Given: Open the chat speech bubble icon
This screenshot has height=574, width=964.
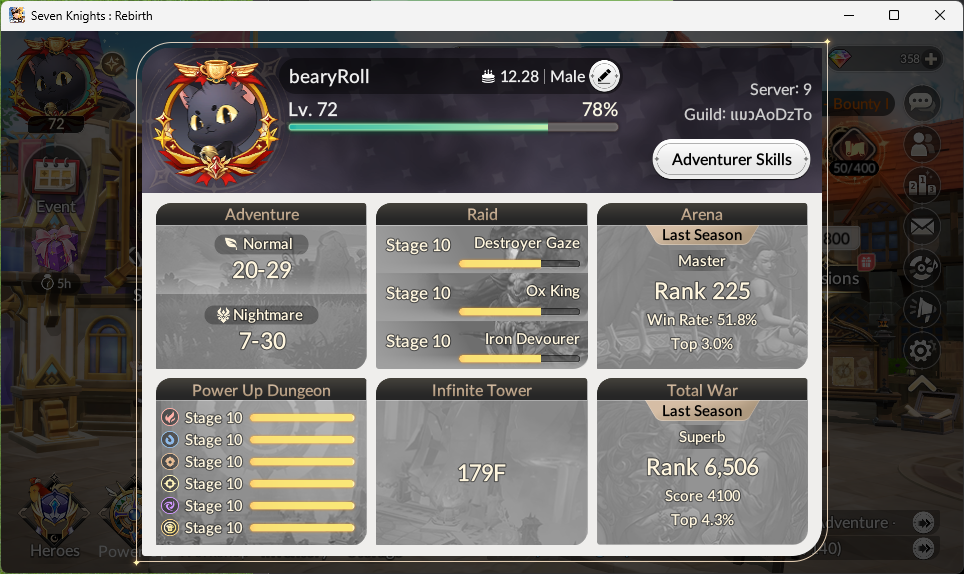Looking at the screenshot, I should pos(921,102).
